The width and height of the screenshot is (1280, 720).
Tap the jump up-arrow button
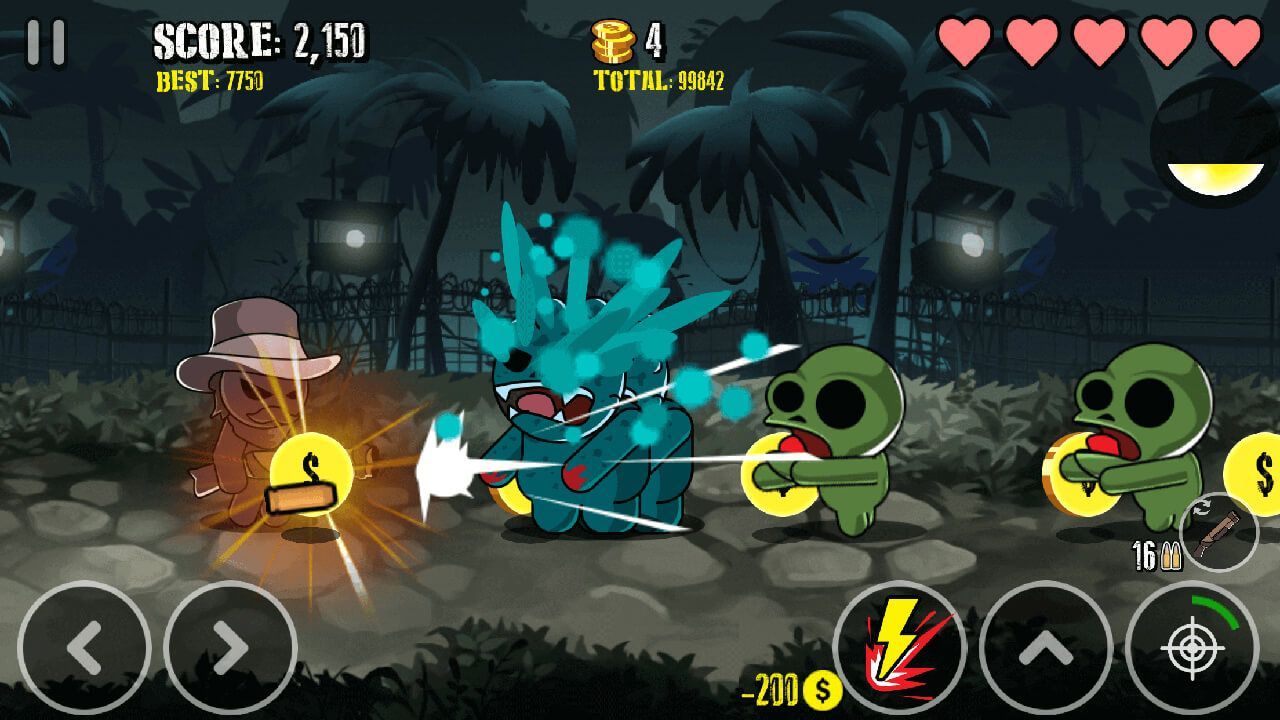pos(1045,648)
